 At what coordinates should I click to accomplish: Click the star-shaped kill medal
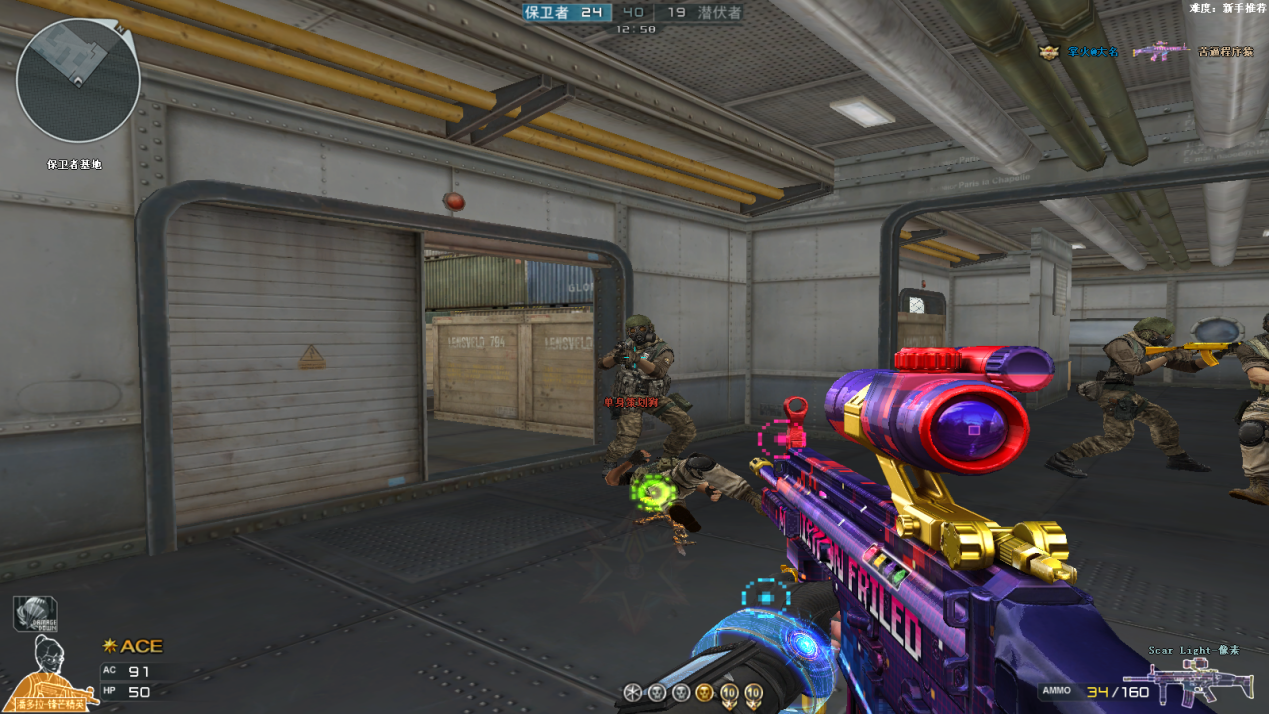pos(632,692)
